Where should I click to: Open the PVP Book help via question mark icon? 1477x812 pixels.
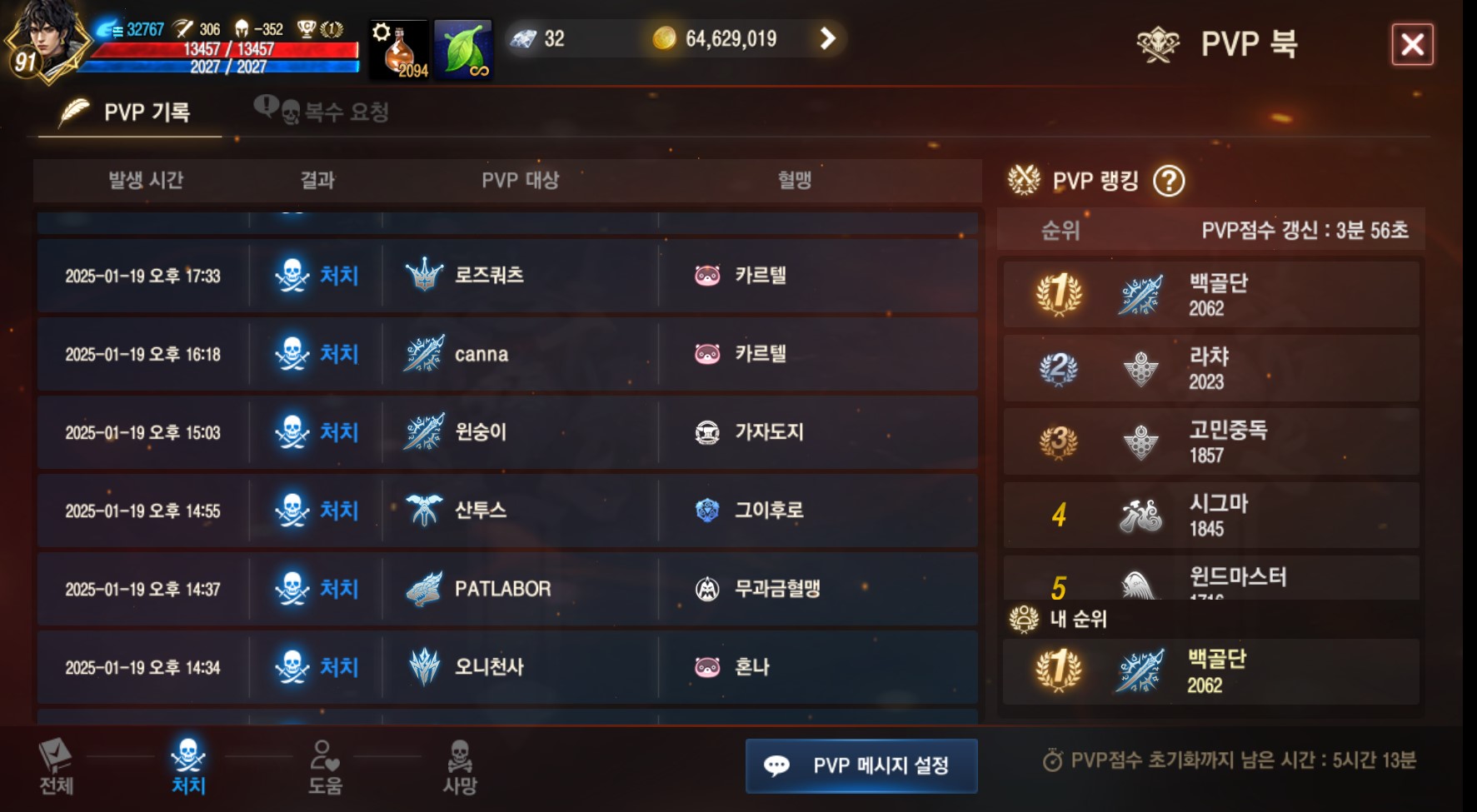pos(1171,181)
